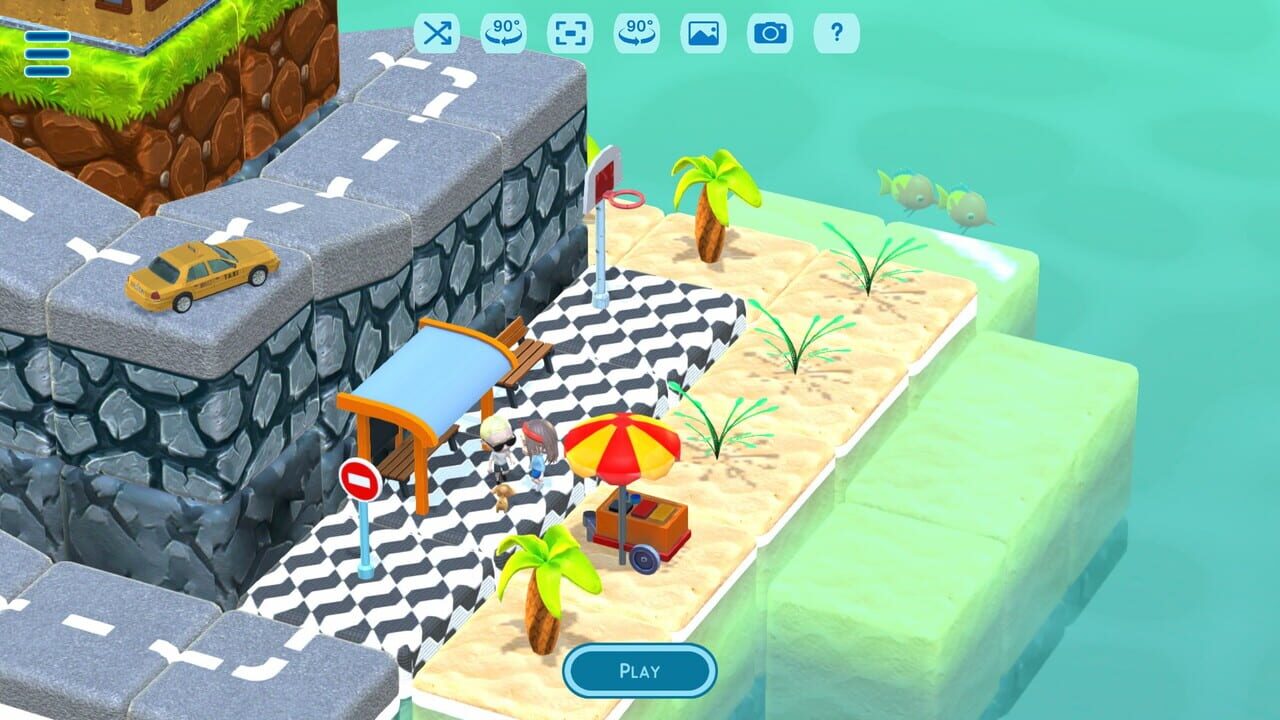Click the center view frame icon
Viewport: 1280px width, 720px height.
[x=570, y=33]
